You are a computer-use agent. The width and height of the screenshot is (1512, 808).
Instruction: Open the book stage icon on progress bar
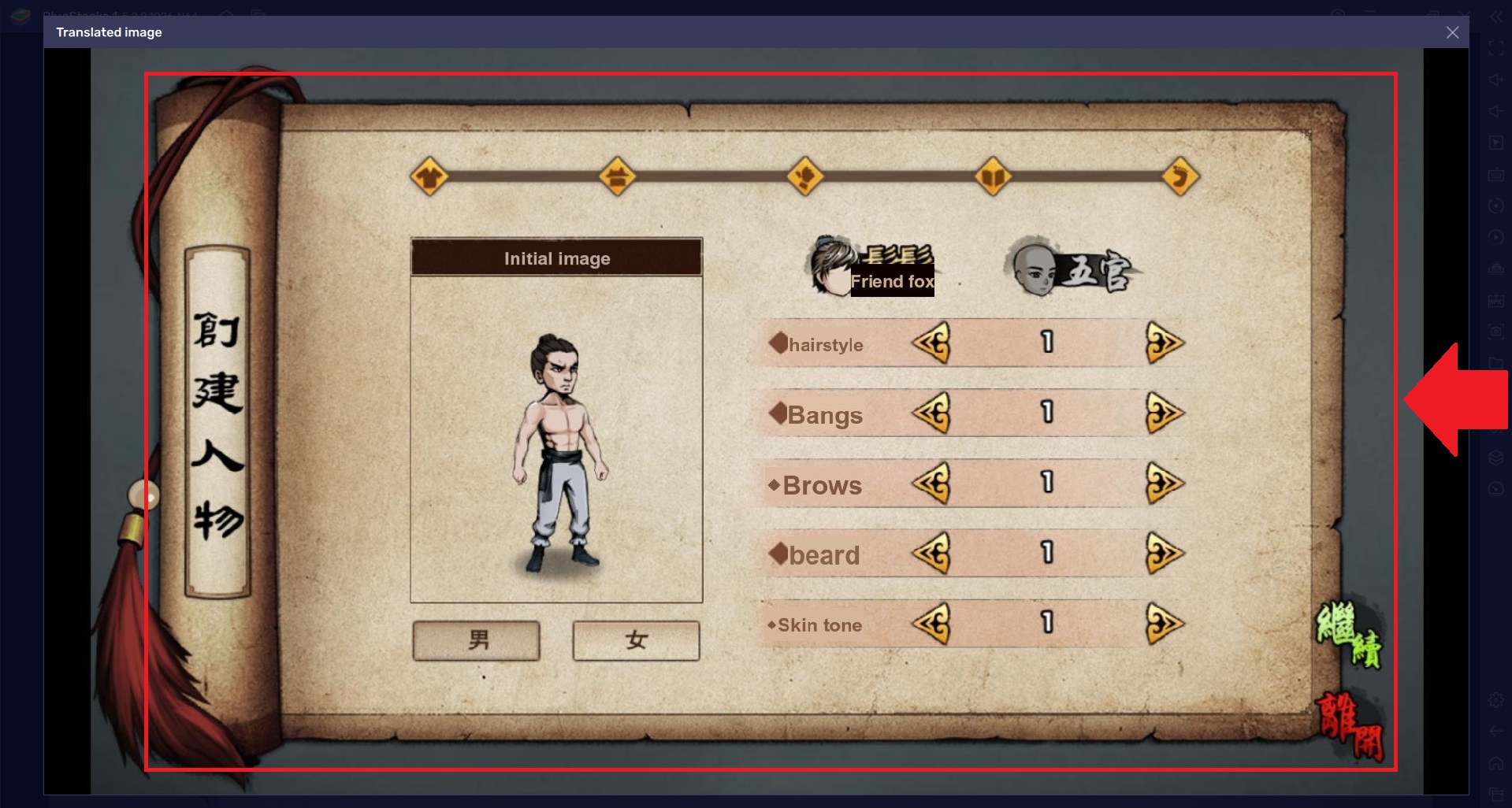coord(993,176)
